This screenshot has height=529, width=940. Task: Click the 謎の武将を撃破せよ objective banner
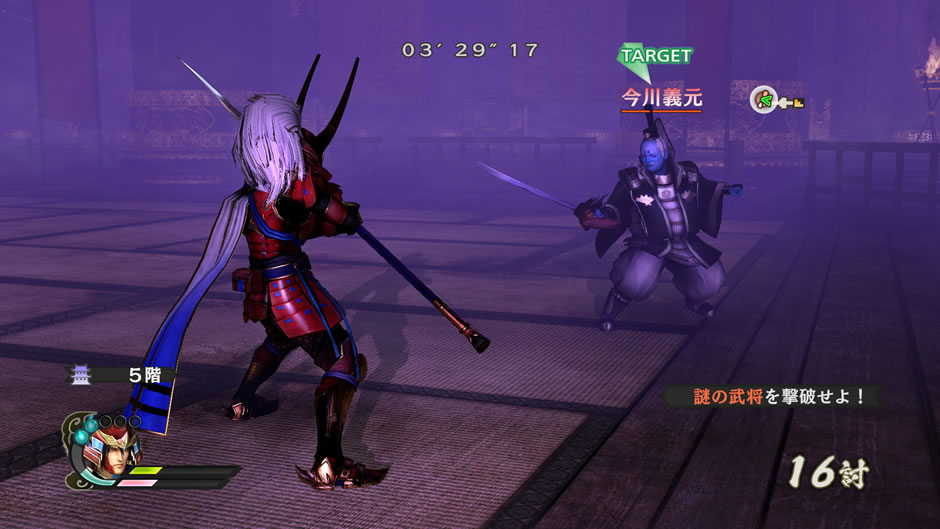[773, 396]
